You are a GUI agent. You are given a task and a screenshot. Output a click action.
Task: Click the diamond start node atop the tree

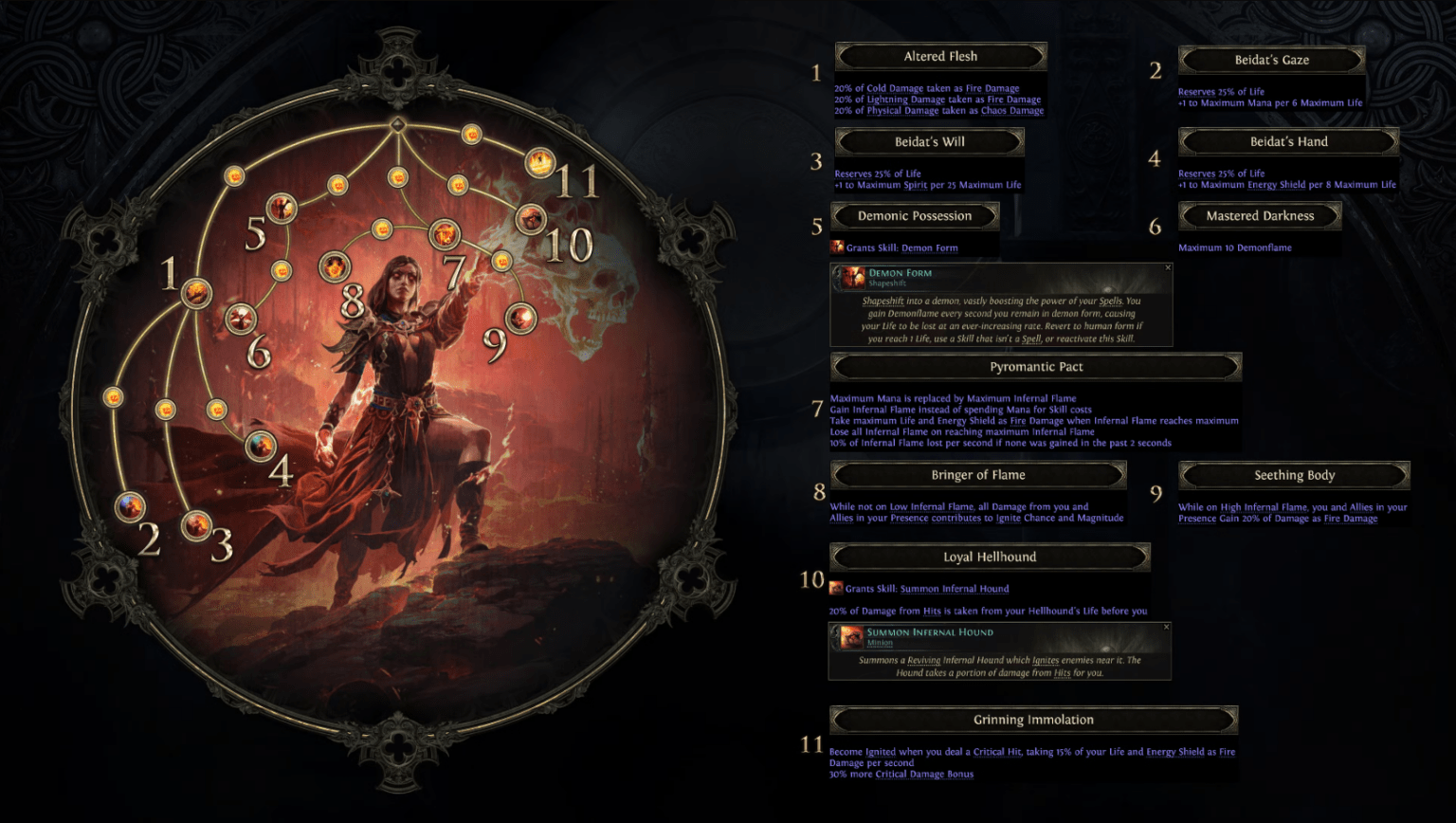[398, 122]
